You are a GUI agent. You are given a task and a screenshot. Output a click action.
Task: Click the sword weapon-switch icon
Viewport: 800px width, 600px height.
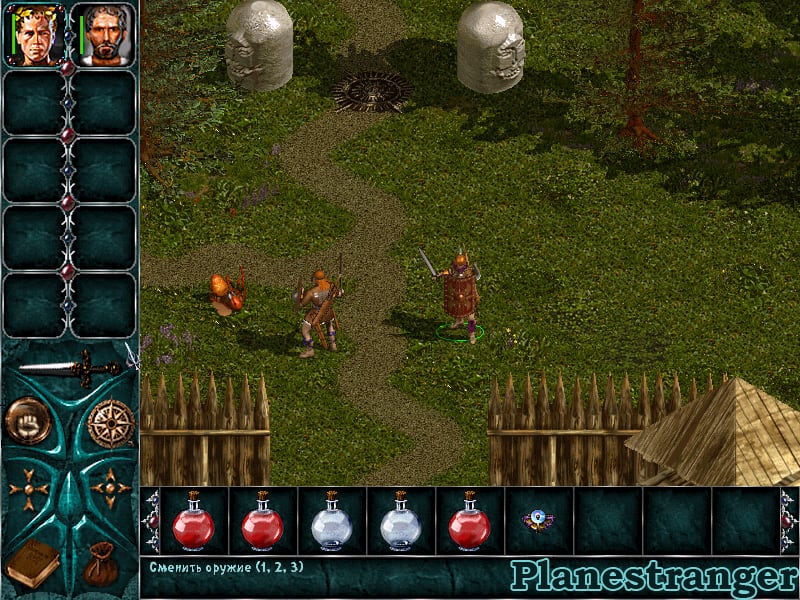69,367
